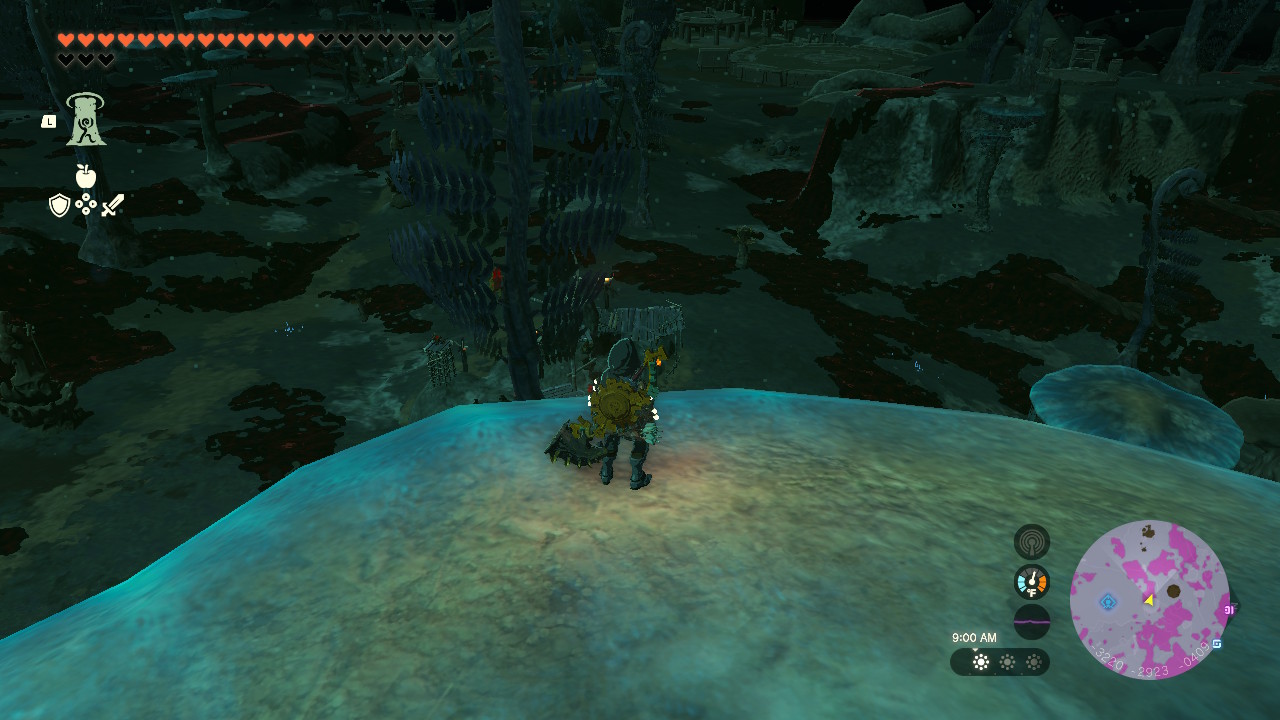Select the glowing ability rune icon near the L button

(x=85, y=119)
